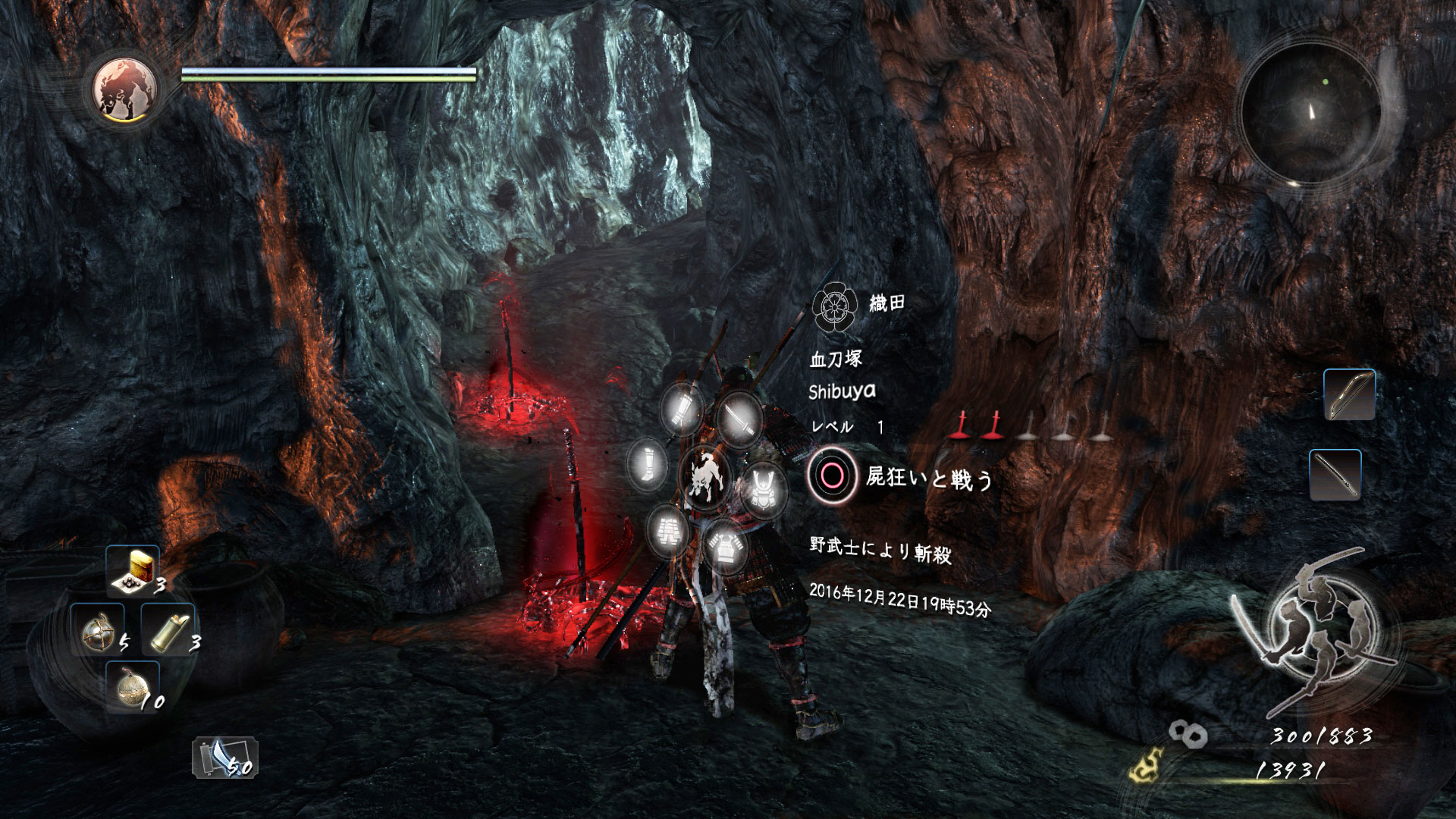Inspect the revenant's kabuto helmet icon
Viewport: 1456px width, 819px height.
tap(763, 489)
